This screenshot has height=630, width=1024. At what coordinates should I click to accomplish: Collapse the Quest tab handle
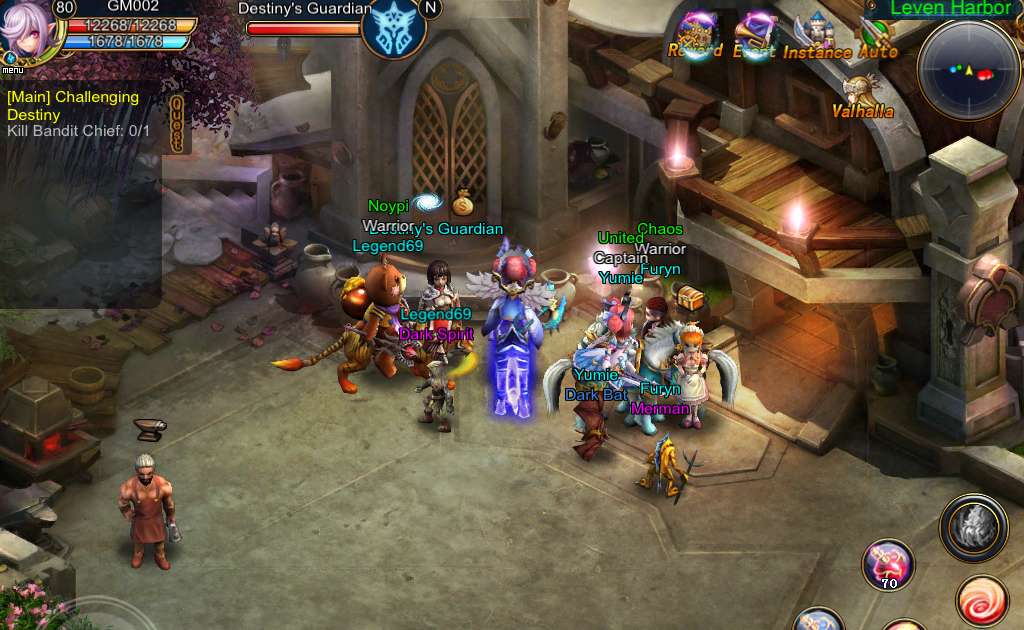[178, 124]
